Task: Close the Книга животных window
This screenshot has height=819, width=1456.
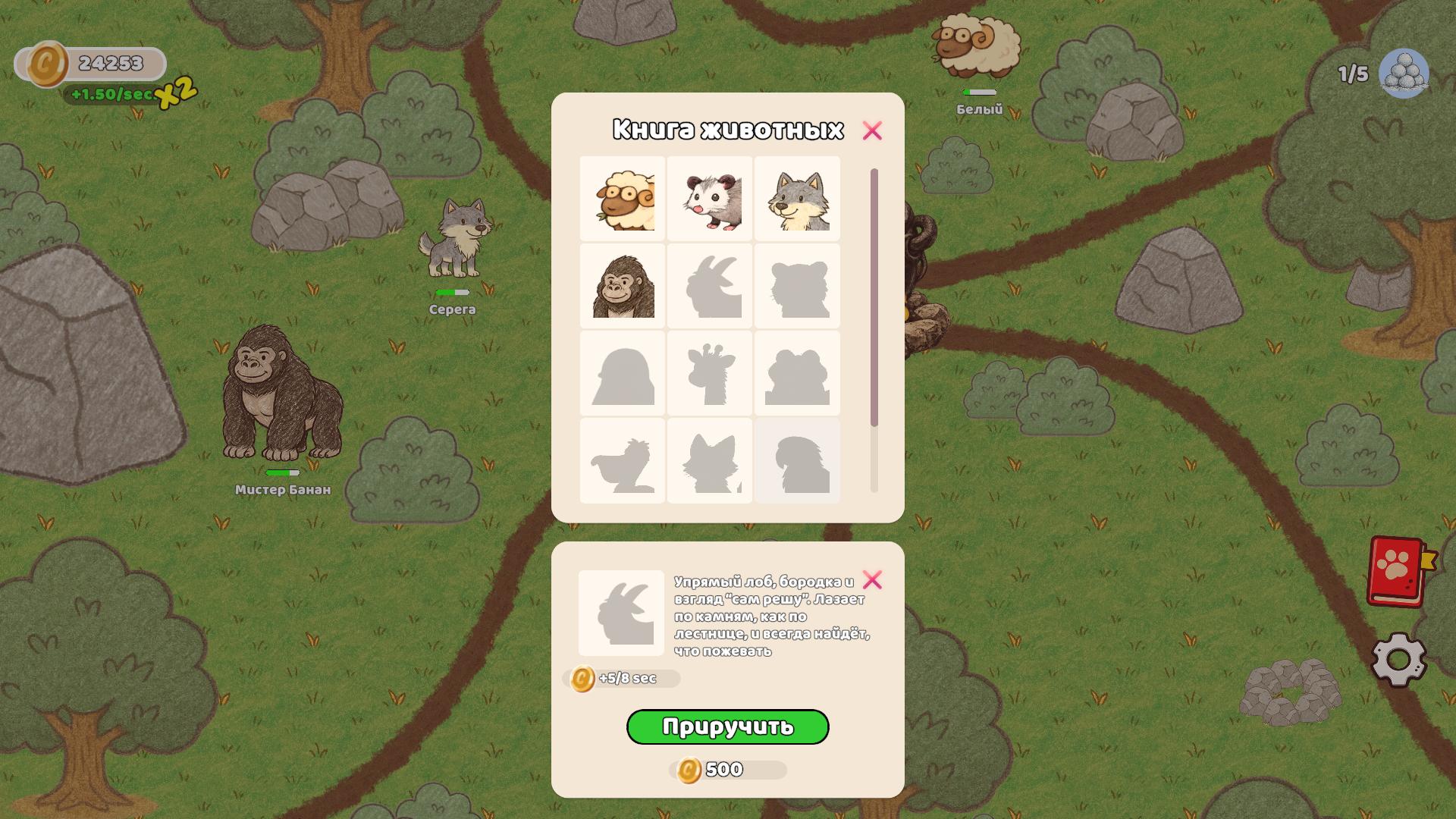Action: click(874, 130)
